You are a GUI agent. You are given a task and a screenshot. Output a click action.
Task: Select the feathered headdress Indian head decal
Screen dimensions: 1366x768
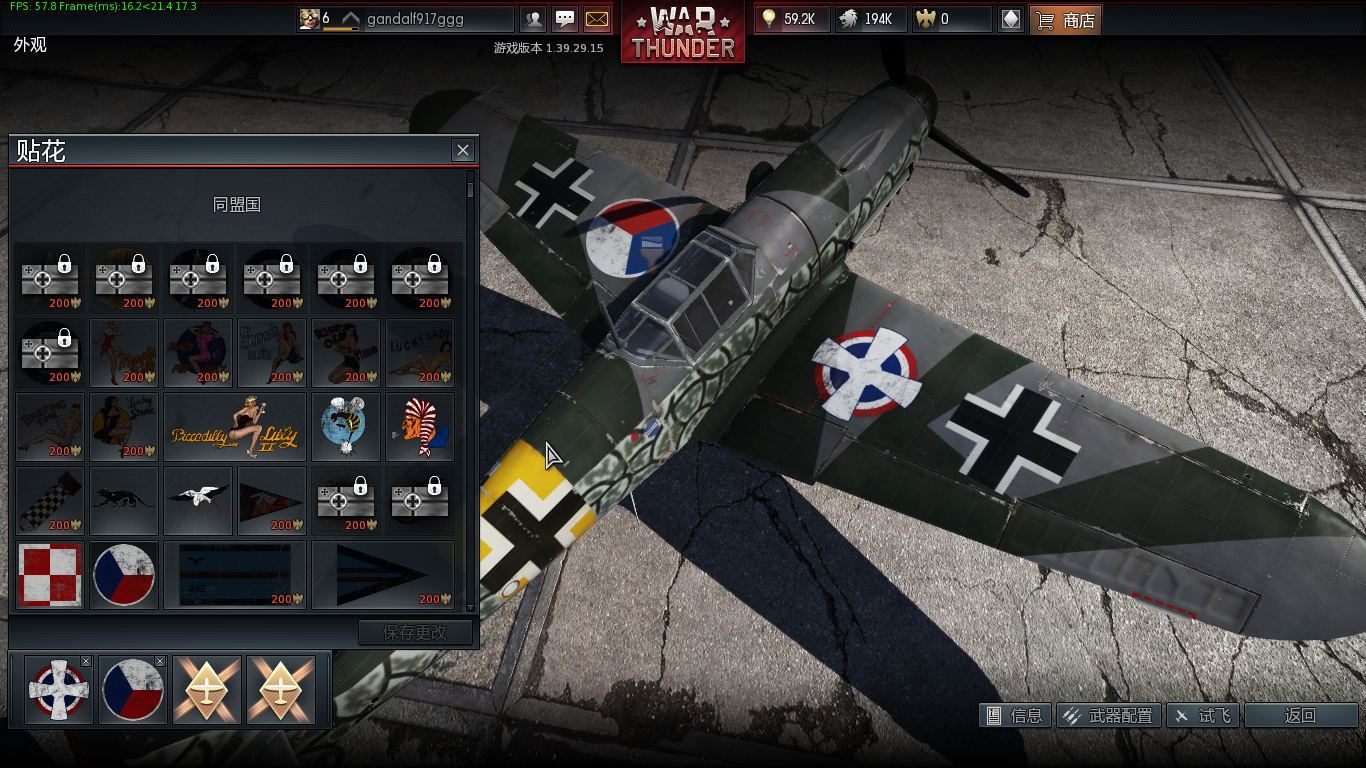tap(420, 426)
